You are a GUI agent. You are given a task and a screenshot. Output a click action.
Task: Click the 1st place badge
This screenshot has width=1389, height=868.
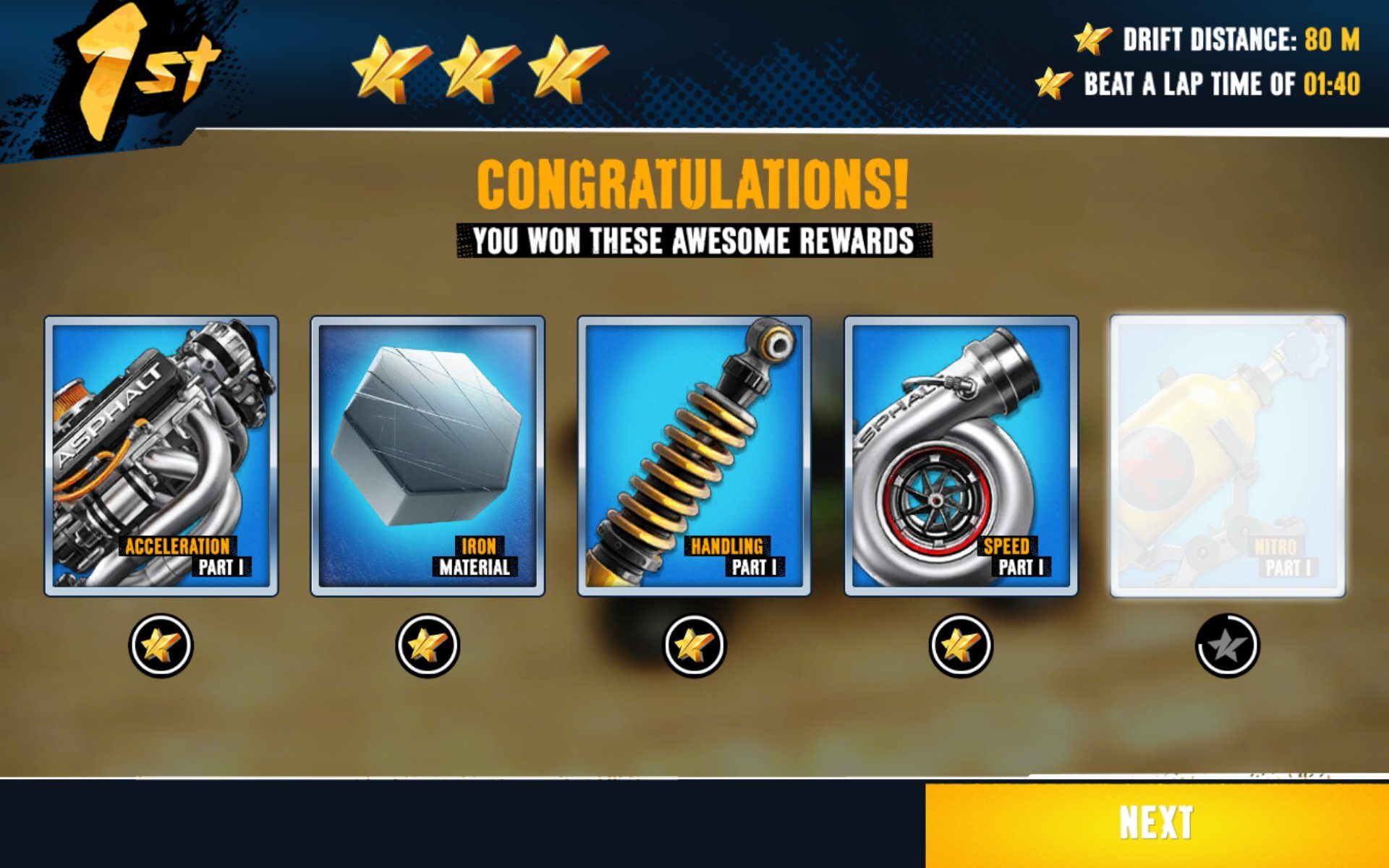click(134, 69)
